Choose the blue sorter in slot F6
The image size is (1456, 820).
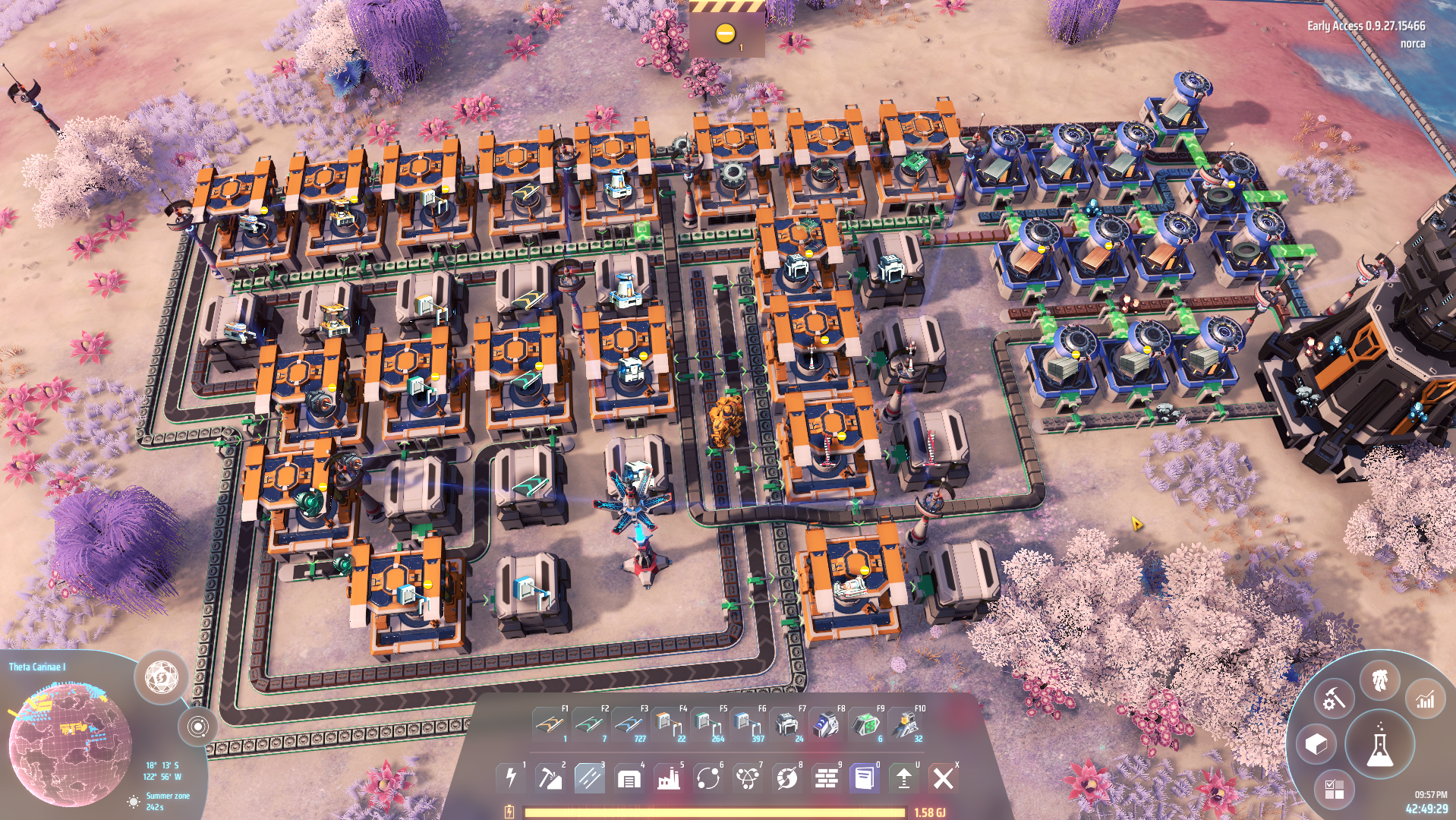746,724
